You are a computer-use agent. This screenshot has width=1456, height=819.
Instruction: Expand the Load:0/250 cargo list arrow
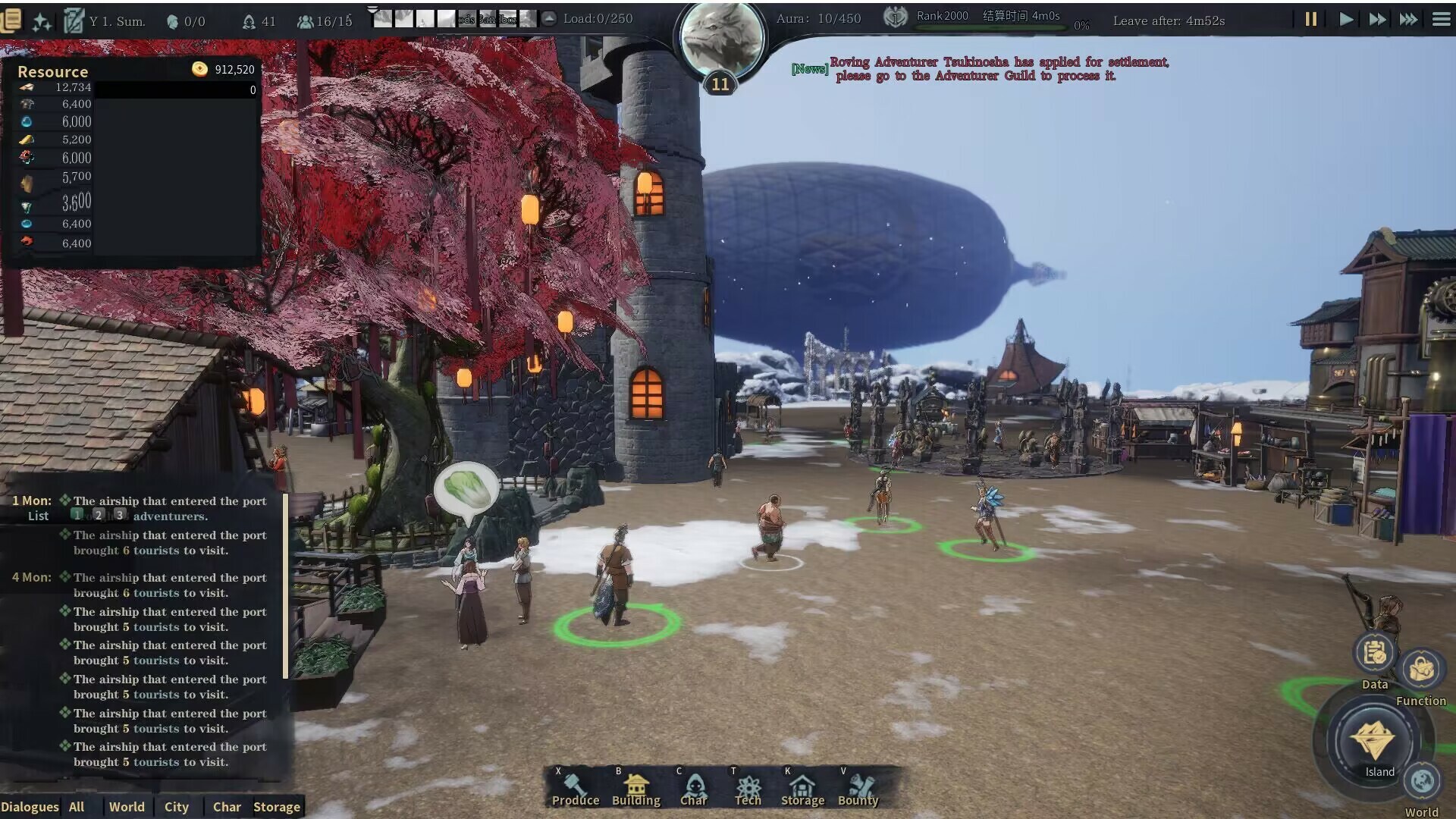(x=548, y=18)
